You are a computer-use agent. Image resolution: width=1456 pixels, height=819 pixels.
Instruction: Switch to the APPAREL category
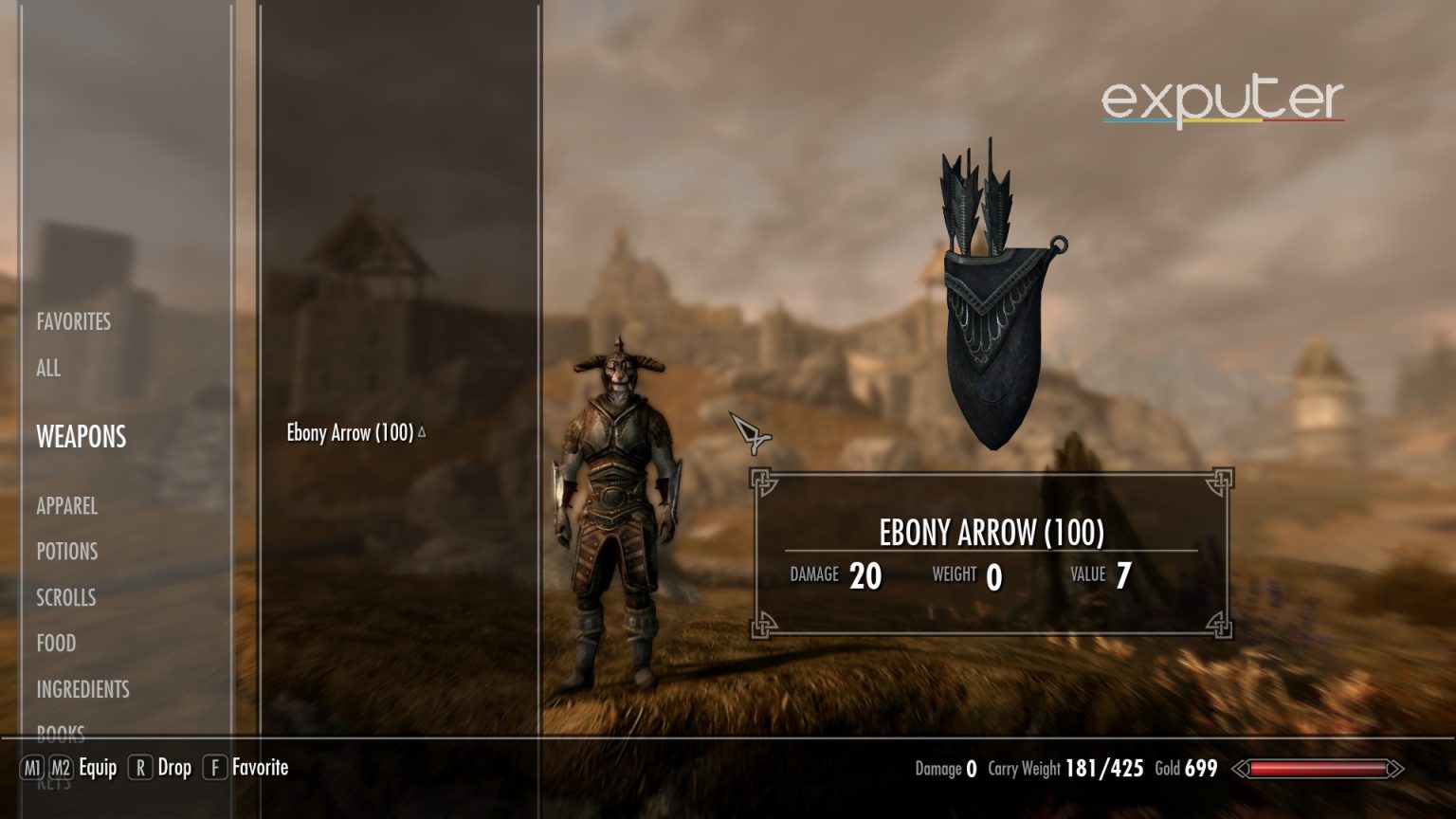click(x=67, y=507)
